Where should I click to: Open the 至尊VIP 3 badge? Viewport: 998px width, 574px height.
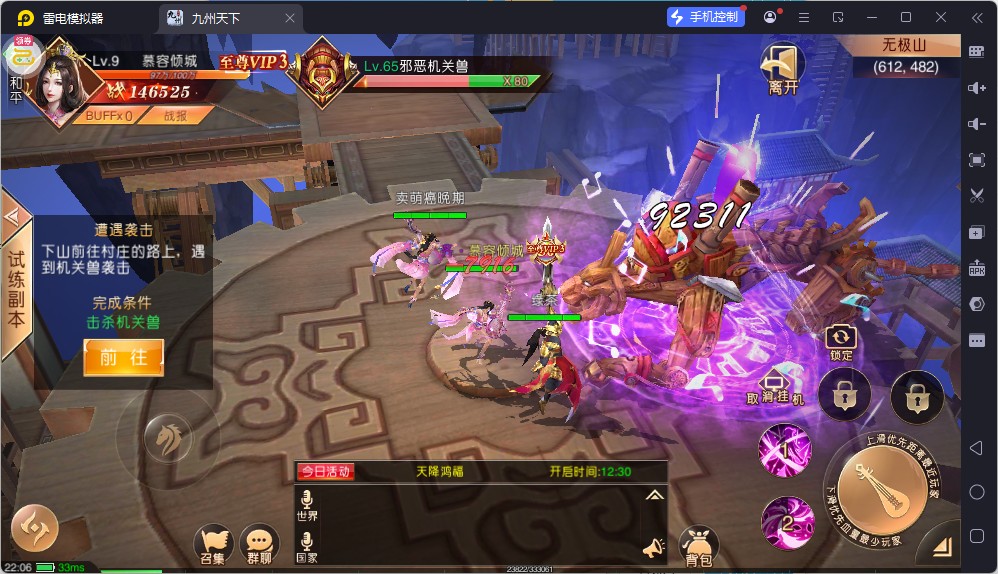tap(254, 62)
